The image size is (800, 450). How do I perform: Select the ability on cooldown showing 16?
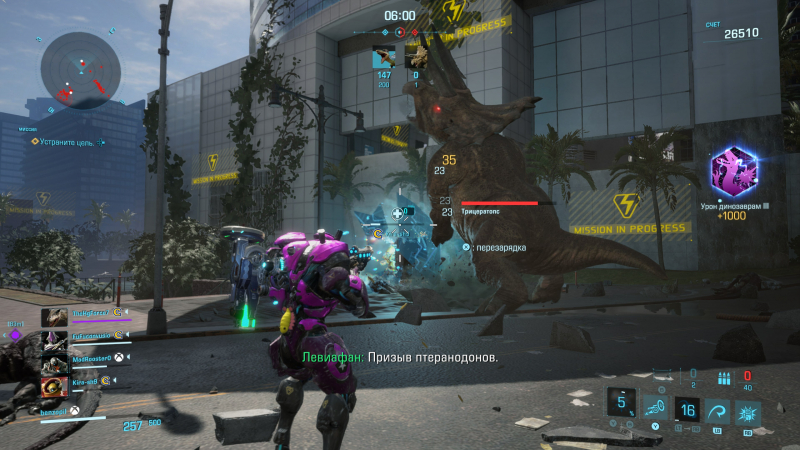[x=686, y=410]
